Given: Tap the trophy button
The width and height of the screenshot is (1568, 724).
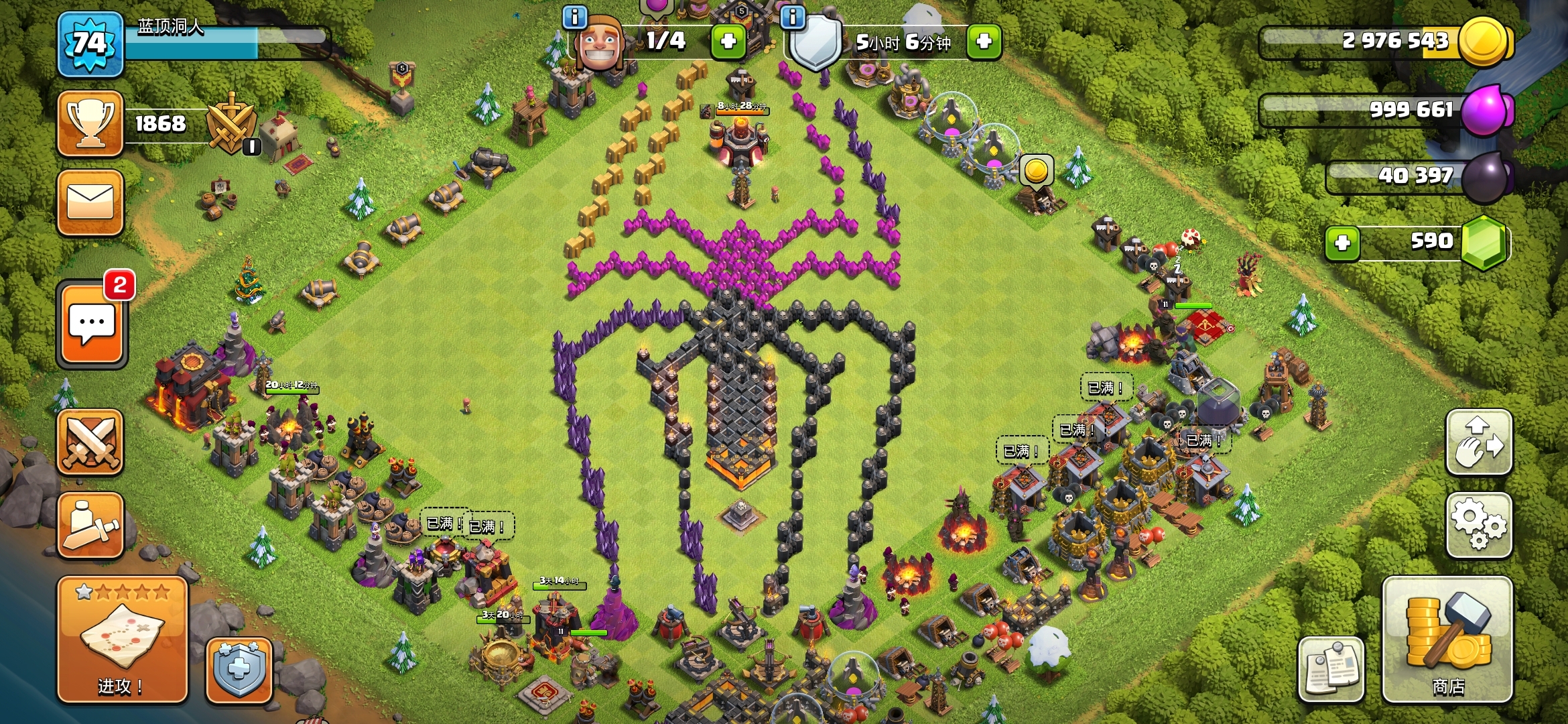Looking at the screenshot, I should pyautogui.click(x=90, y=124).
